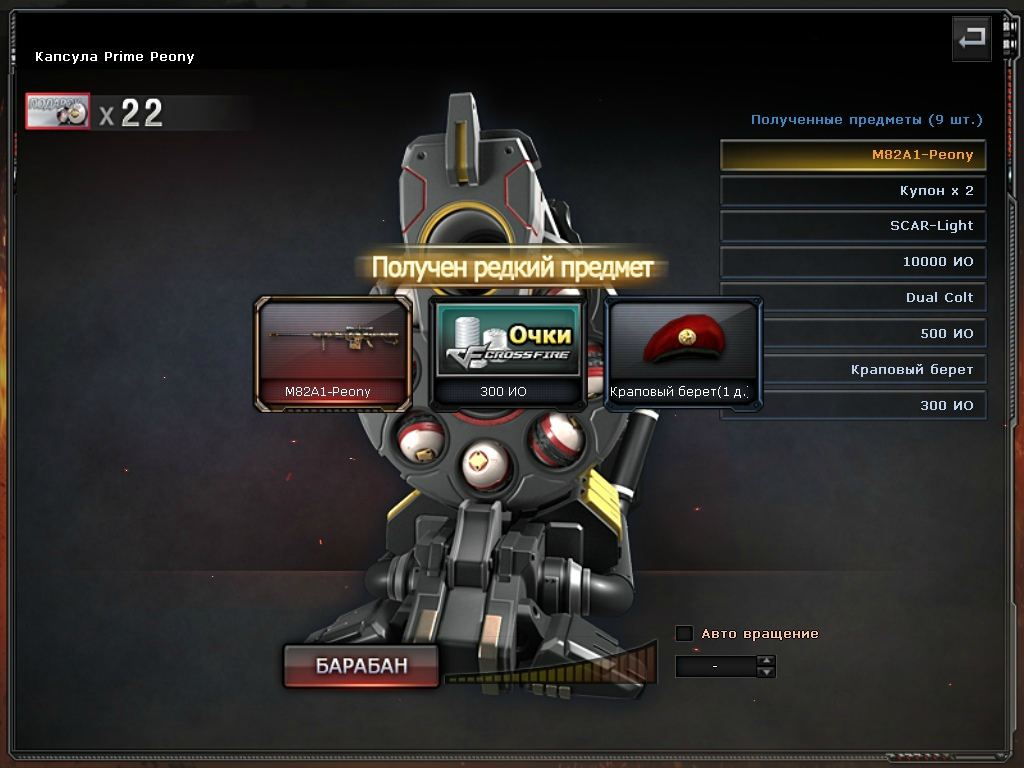Select the M82A1-Peony reward card
1024x768 pixels.
pyautogui.click(x=333, y=353)
